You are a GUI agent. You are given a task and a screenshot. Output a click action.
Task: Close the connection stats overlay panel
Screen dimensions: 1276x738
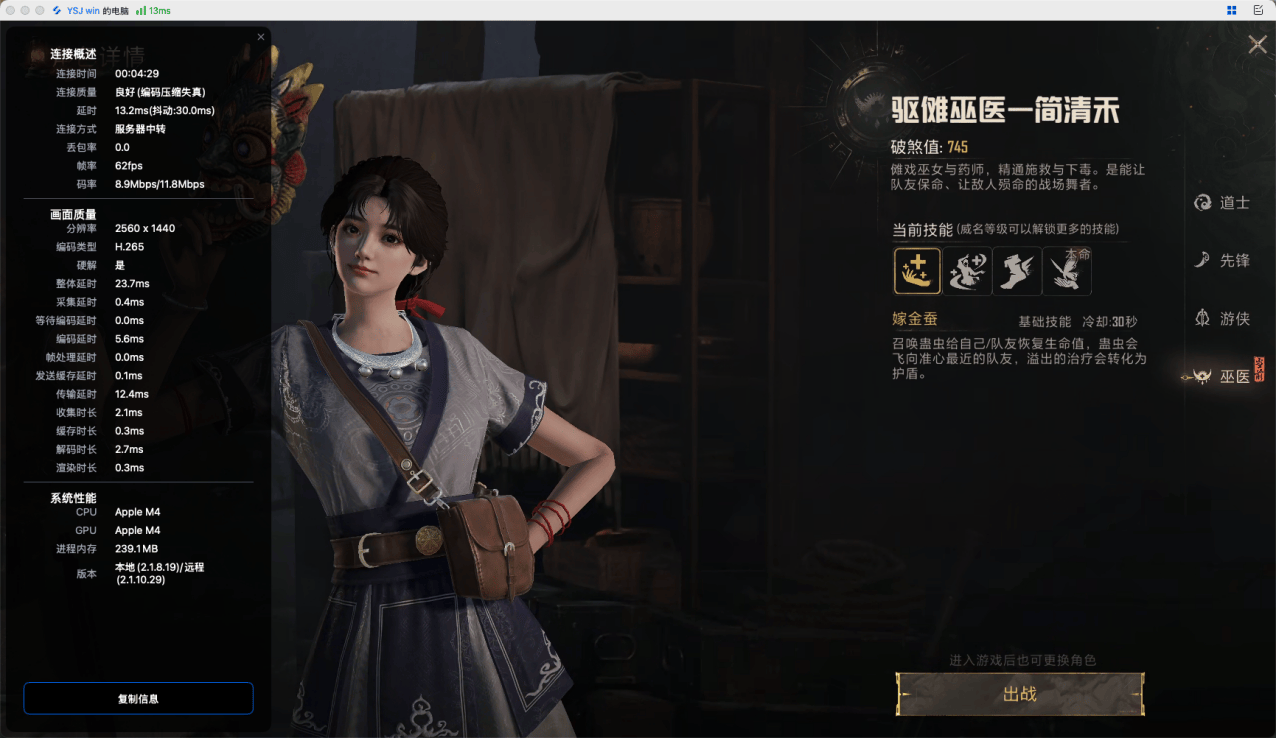(261, 37)
